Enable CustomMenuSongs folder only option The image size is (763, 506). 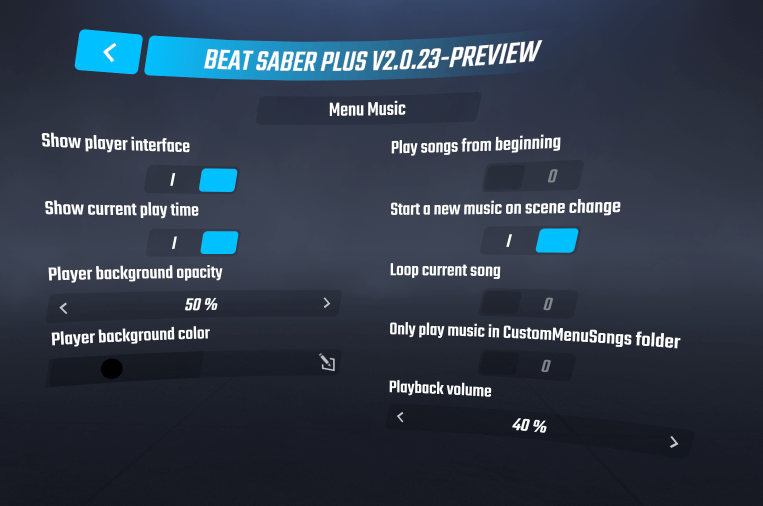click(530, 366)
